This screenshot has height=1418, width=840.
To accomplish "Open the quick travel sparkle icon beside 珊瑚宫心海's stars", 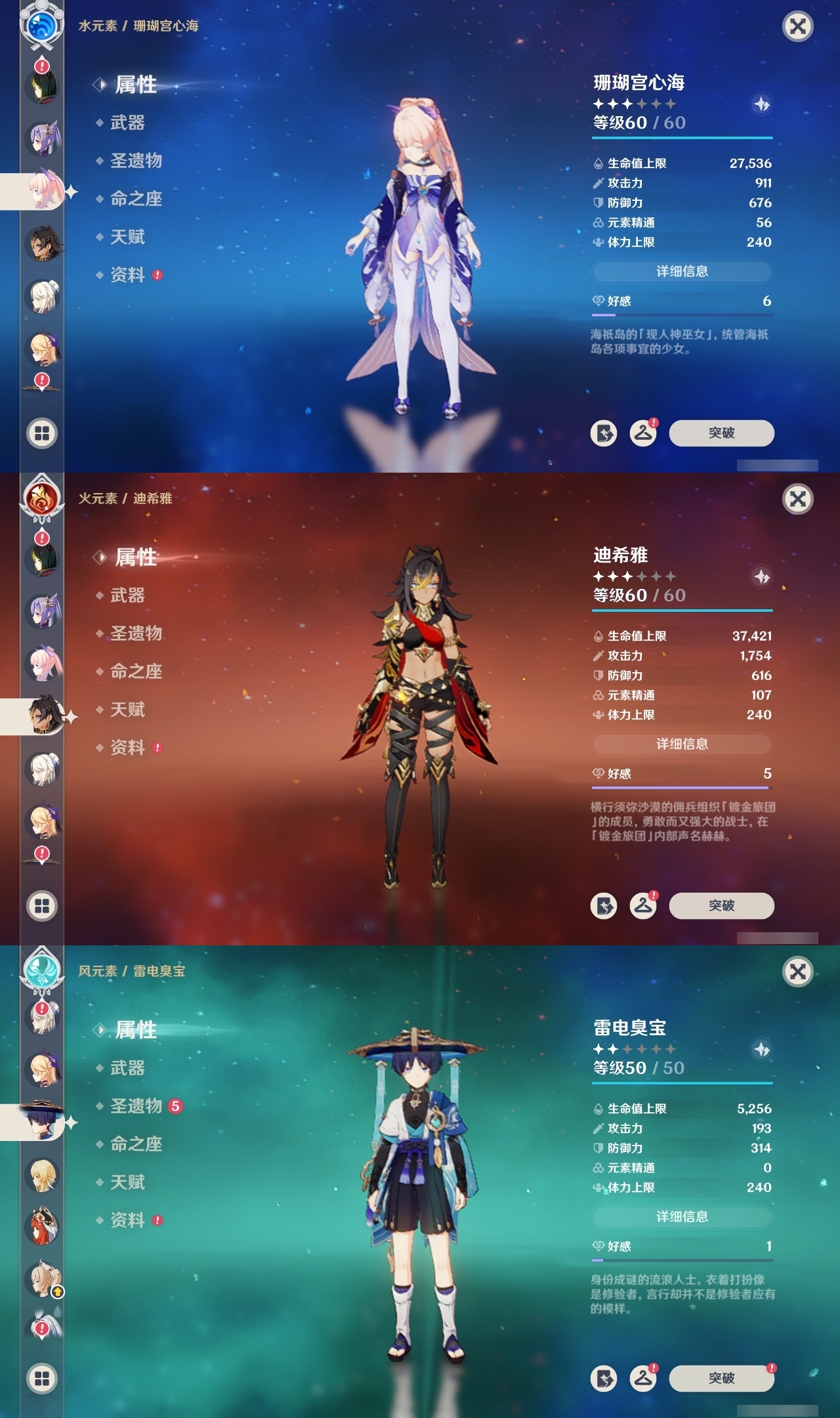I will click(x=761, y=104).
